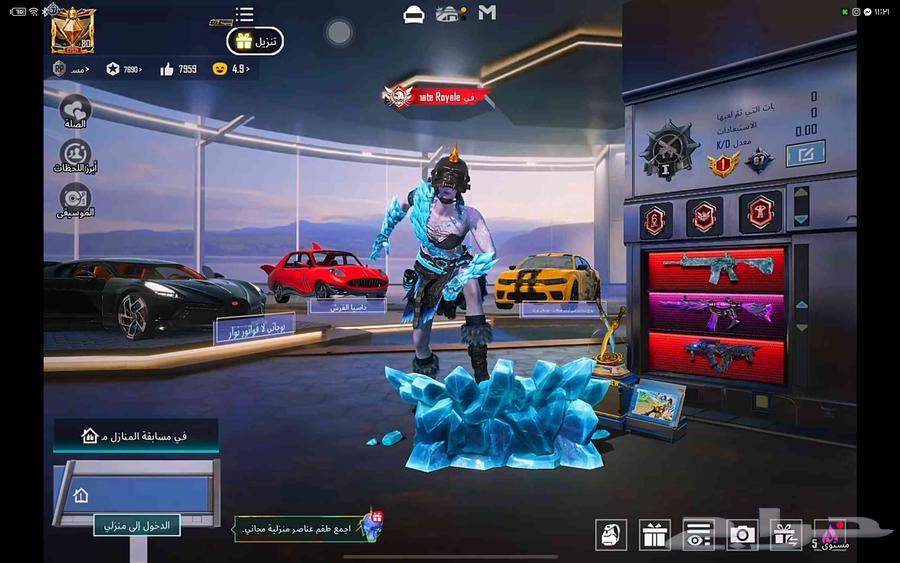900x563 pixels.
Task: Open the player avatar profile frame
Action: [x=74, y=31]
